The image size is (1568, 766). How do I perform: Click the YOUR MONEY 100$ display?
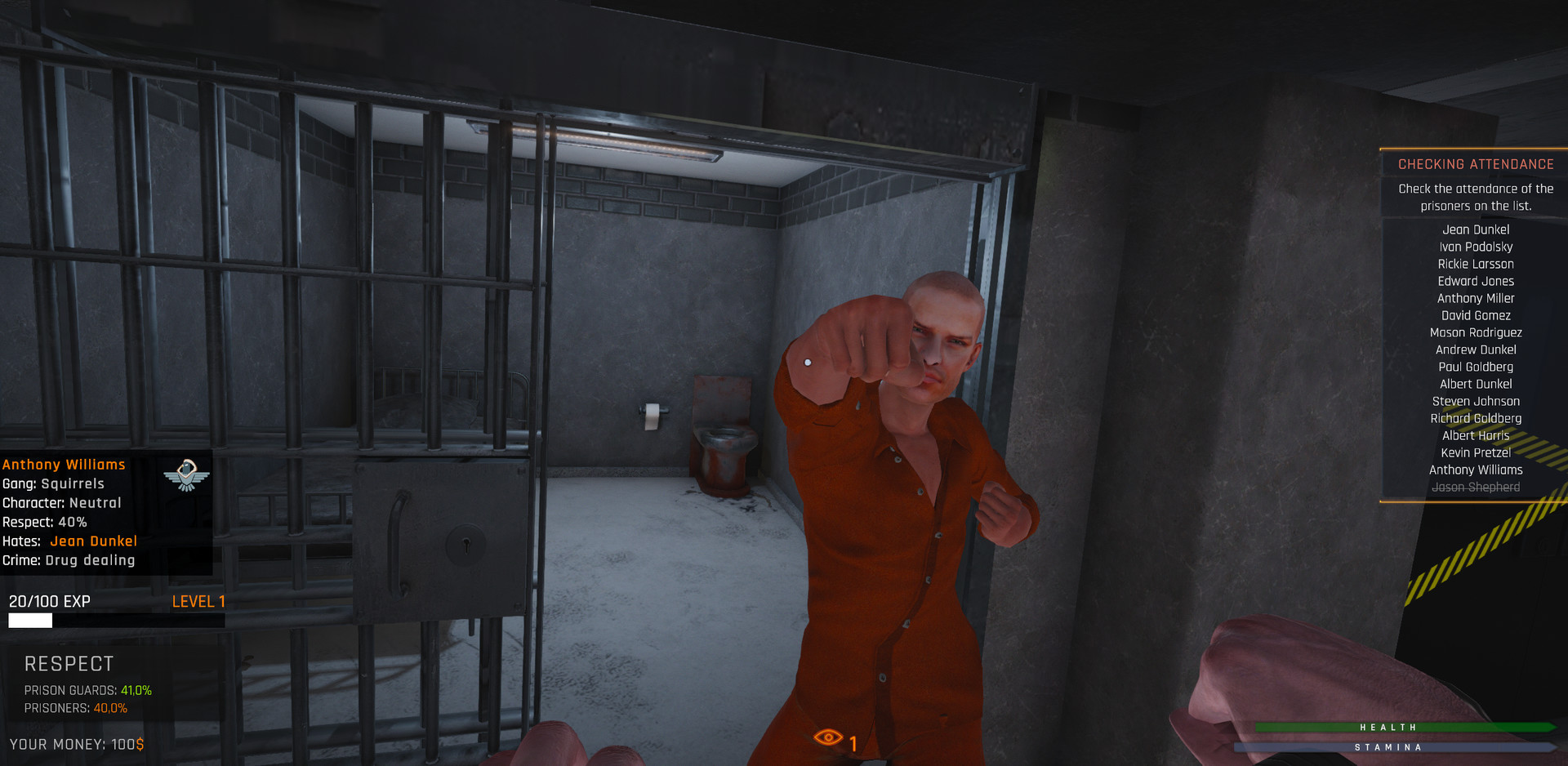point(78,744)
